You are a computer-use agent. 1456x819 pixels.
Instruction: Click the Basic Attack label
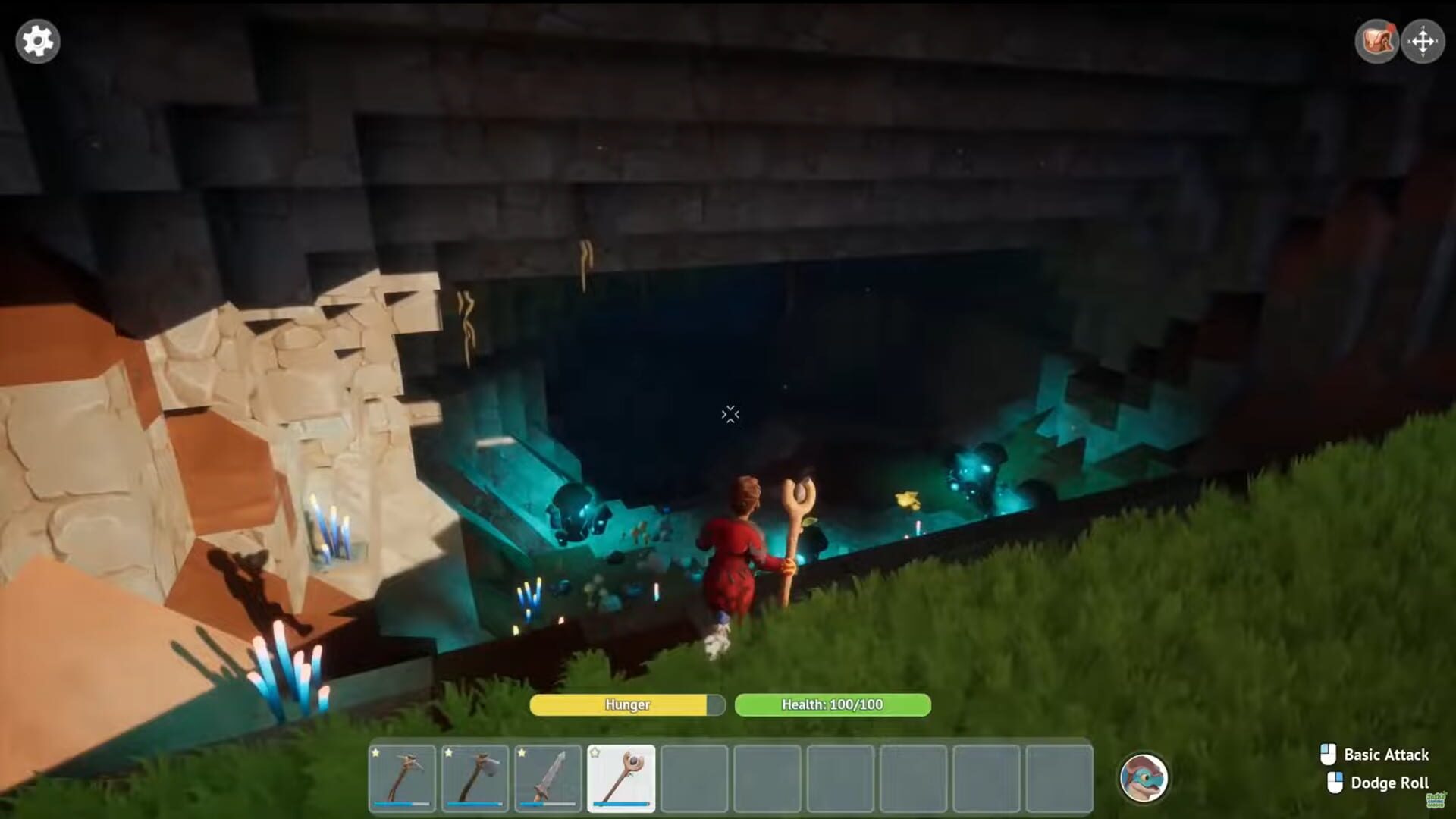click(x=1386, y=755)
